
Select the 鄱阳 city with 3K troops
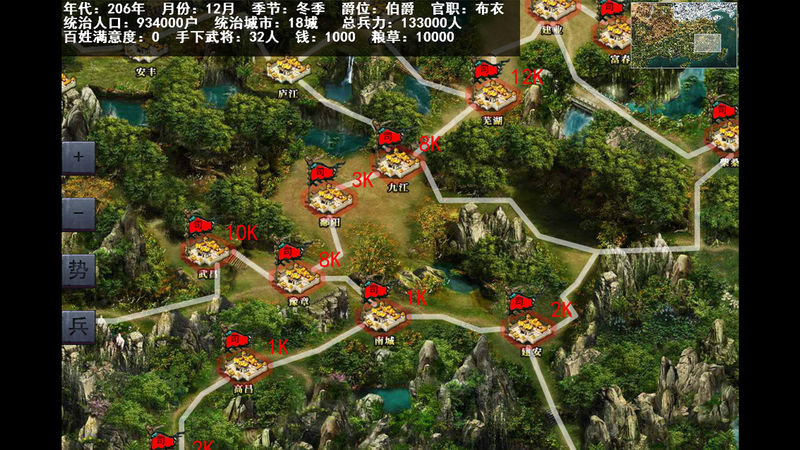click(x=330, y=196)
